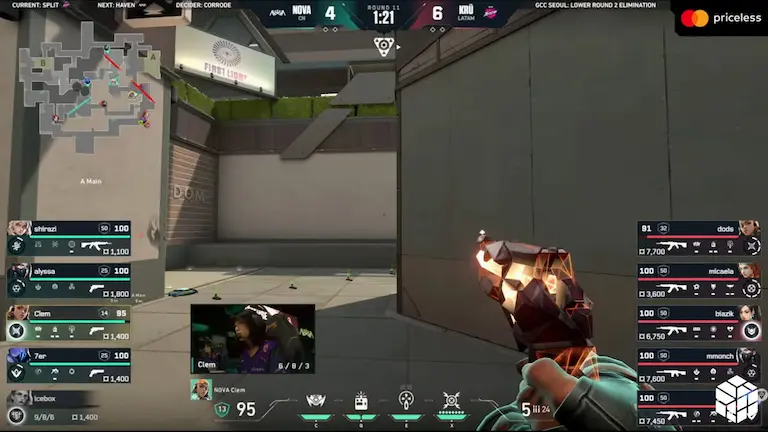This screenshot has width=768, height=432.
Task: Click the white cube watermark logo
Action: [737, 396]
